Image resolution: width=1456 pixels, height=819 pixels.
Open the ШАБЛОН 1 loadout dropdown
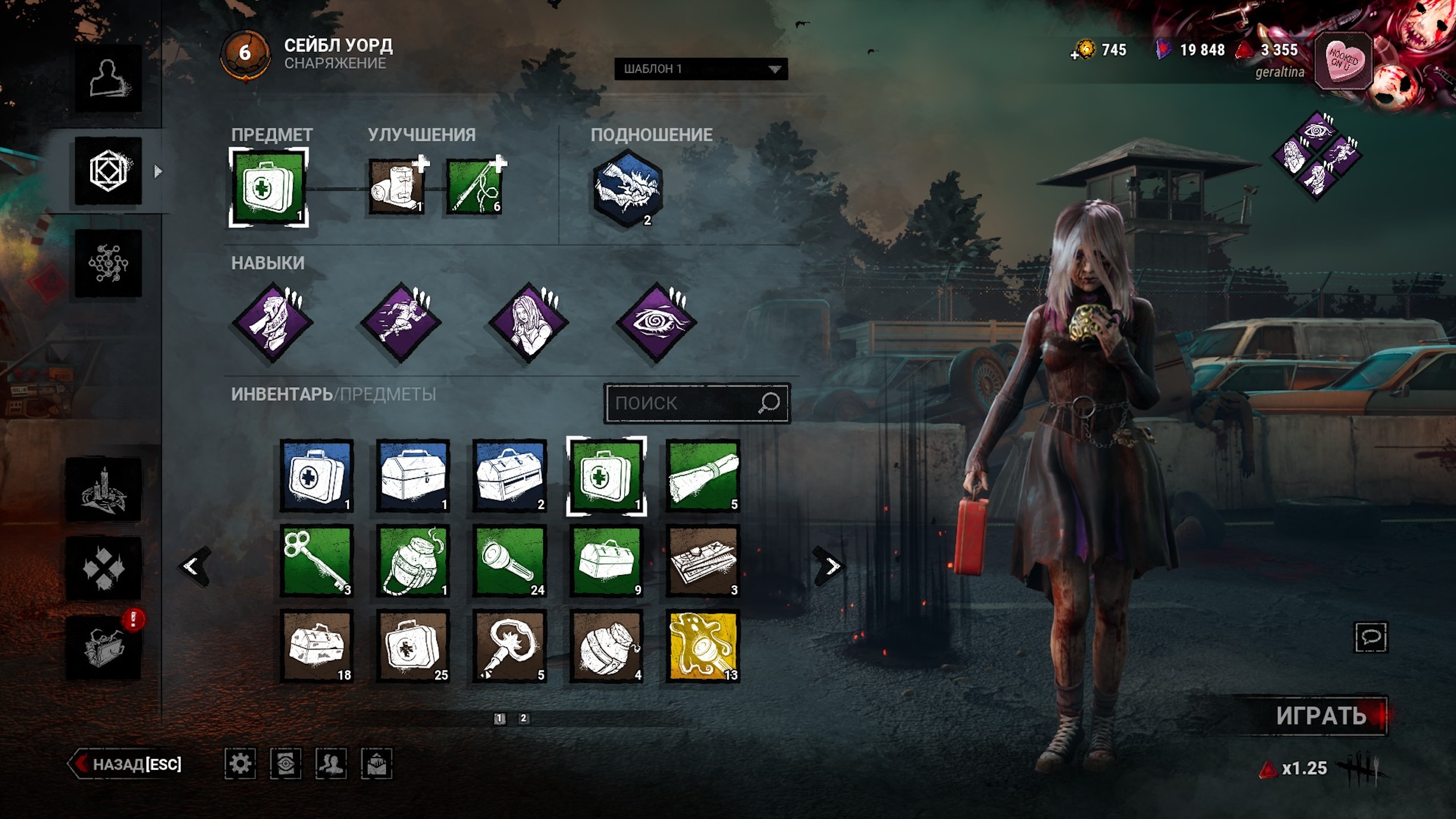pos(701,69)
